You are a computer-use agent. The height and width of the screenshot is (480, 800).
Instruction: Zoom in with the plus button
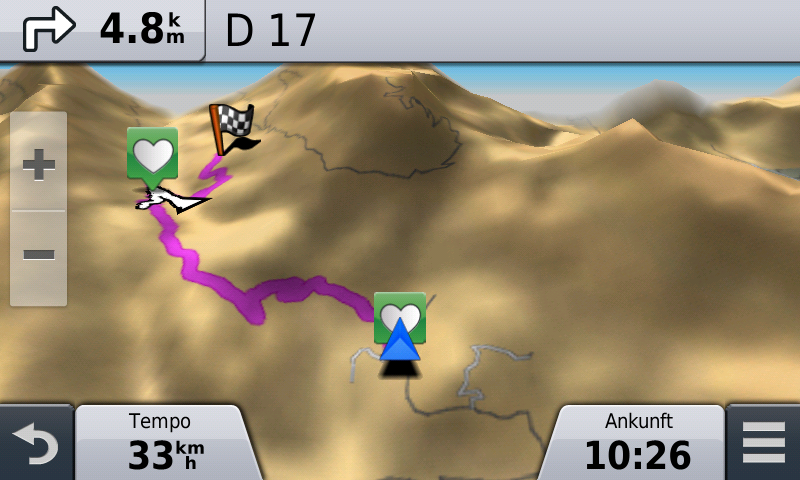point(39,163)
